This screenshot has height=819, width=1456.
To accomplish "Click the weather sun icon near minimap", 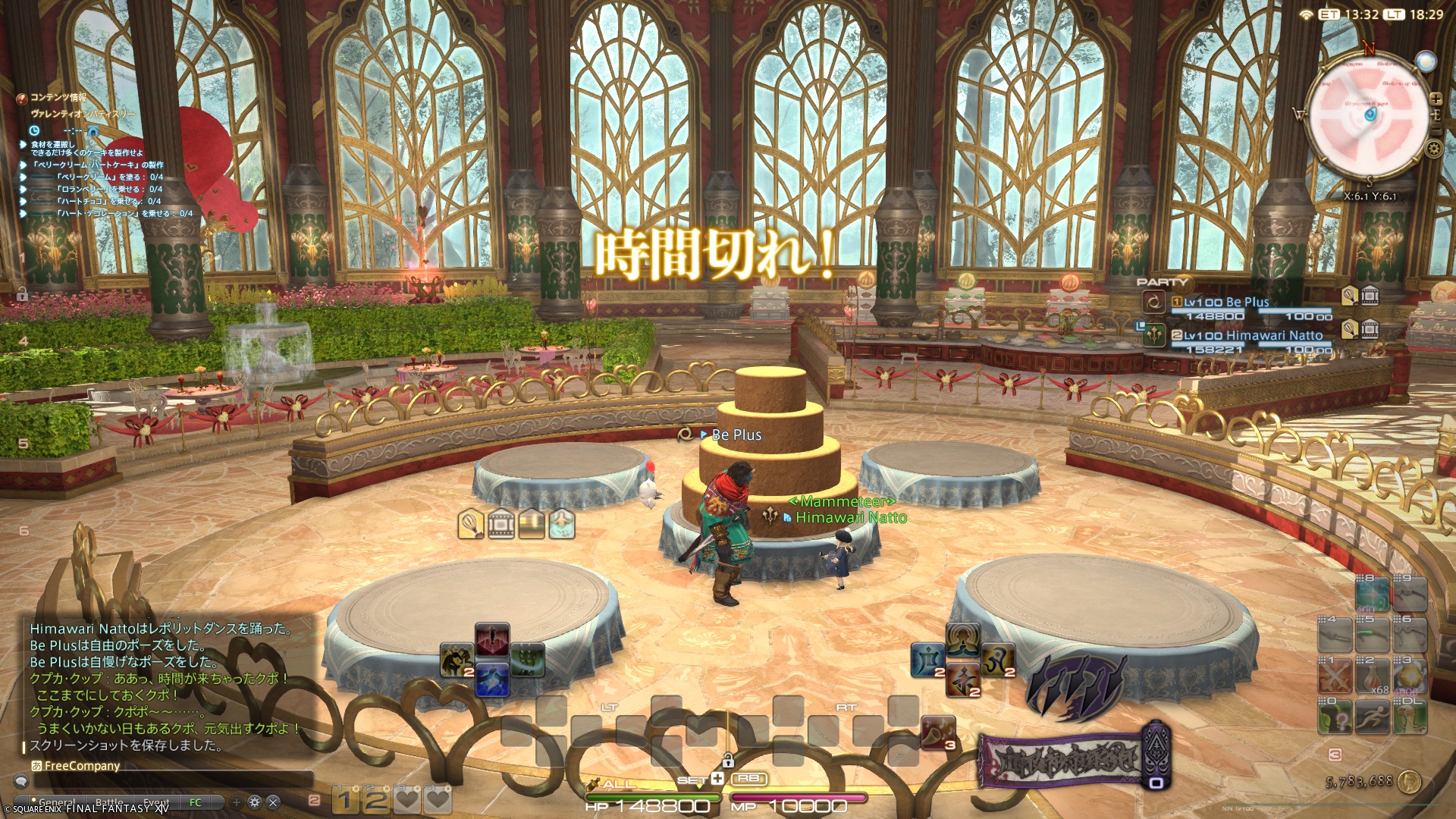I will 1426,61.
